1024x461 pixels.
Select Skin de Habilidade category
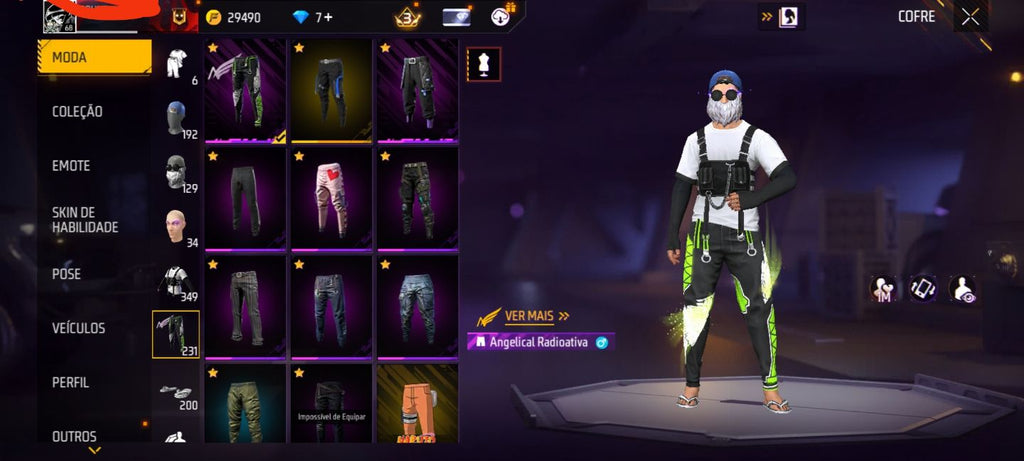(85, 220)
